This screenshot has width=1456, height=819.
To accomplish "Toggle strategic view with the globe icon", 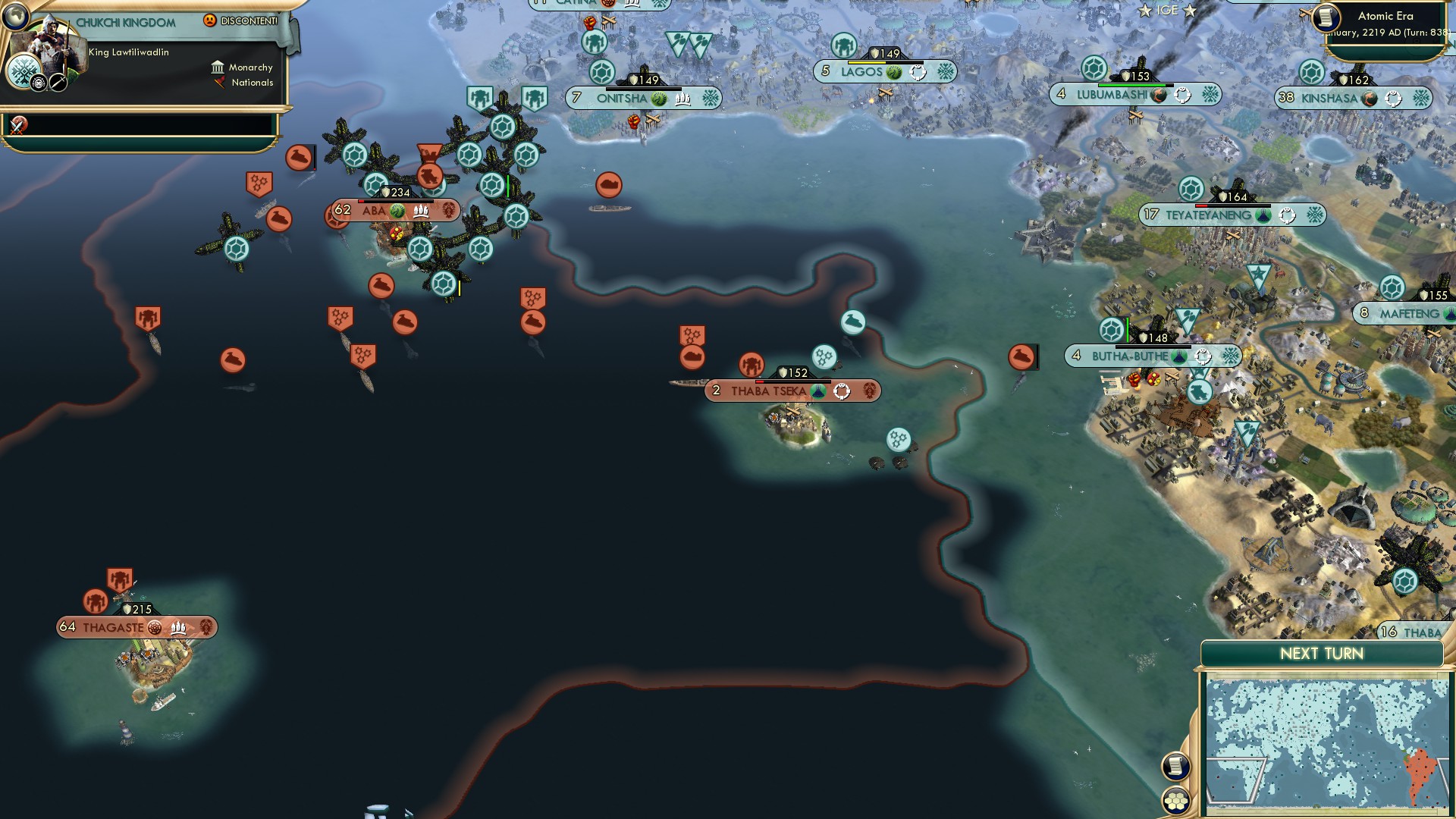I will point(16,17).
